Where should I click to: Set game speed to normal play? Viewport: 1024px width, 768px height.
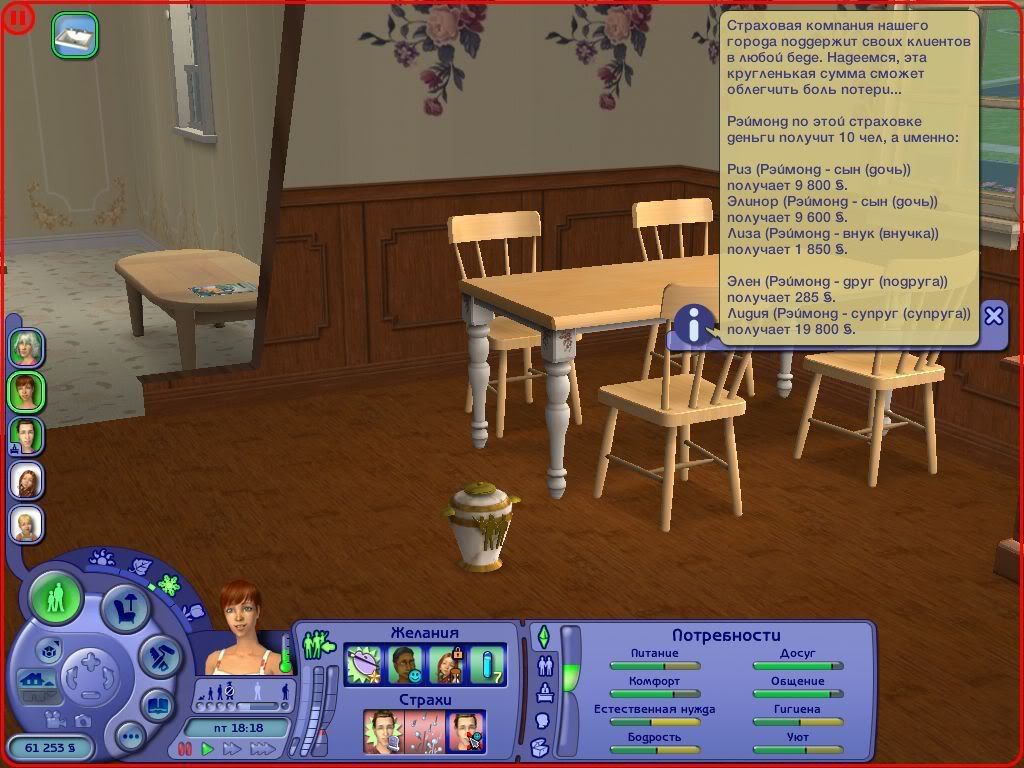coord(208,749)
